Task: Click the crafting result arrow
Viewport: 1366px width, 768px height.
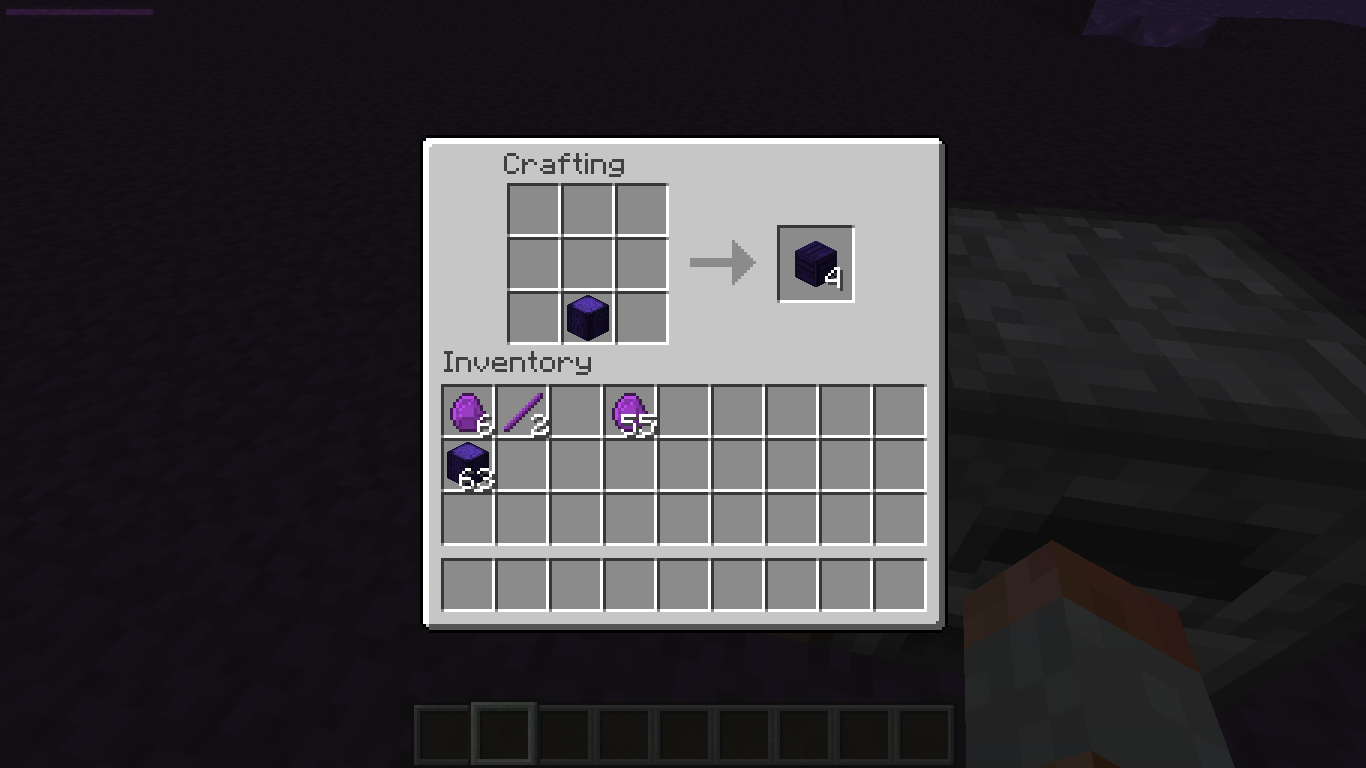Action: coord(722,262)
